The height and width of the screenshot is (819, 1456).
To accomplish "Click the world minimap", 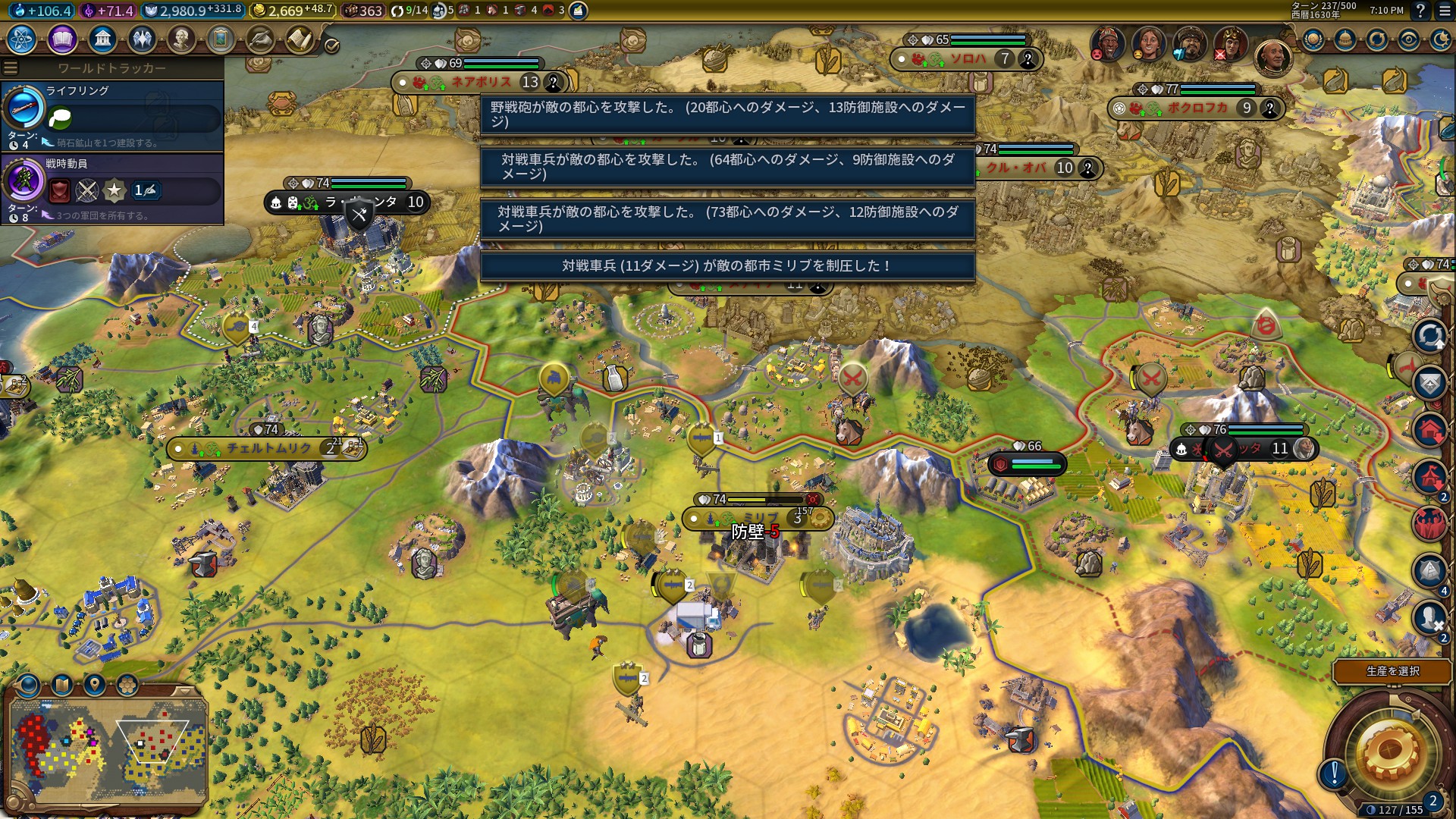I will [x=108, y=749].
